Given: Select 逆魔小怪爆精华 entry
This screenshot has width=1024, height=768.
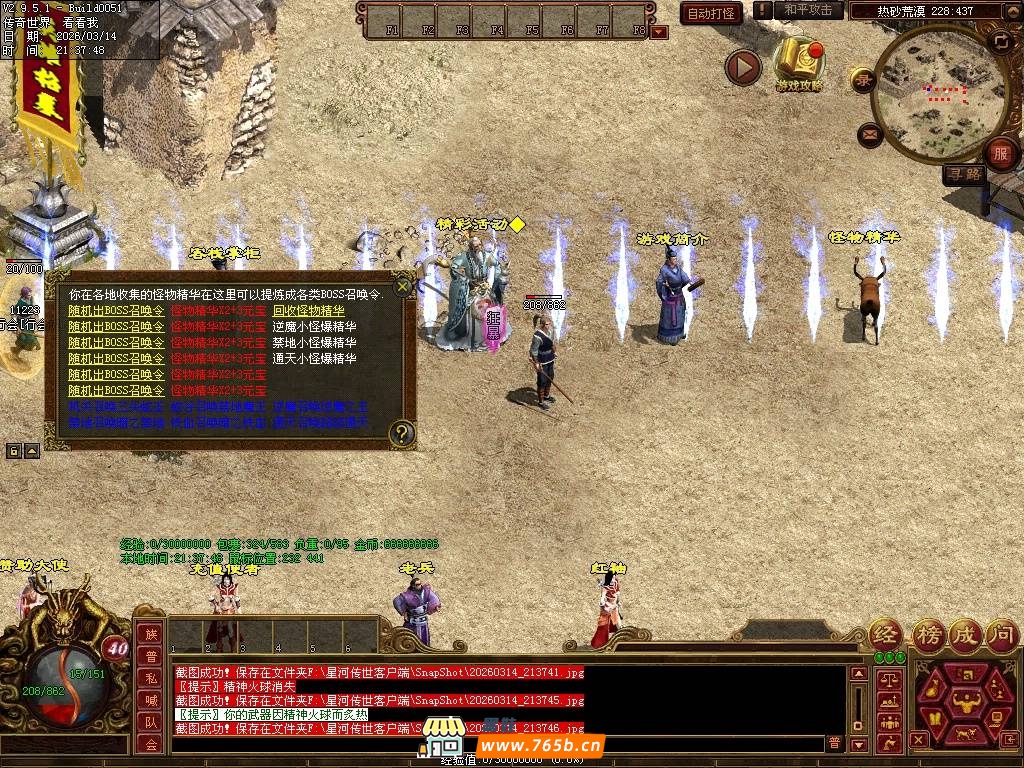Looking at the screenshot, I should (314, 327).
